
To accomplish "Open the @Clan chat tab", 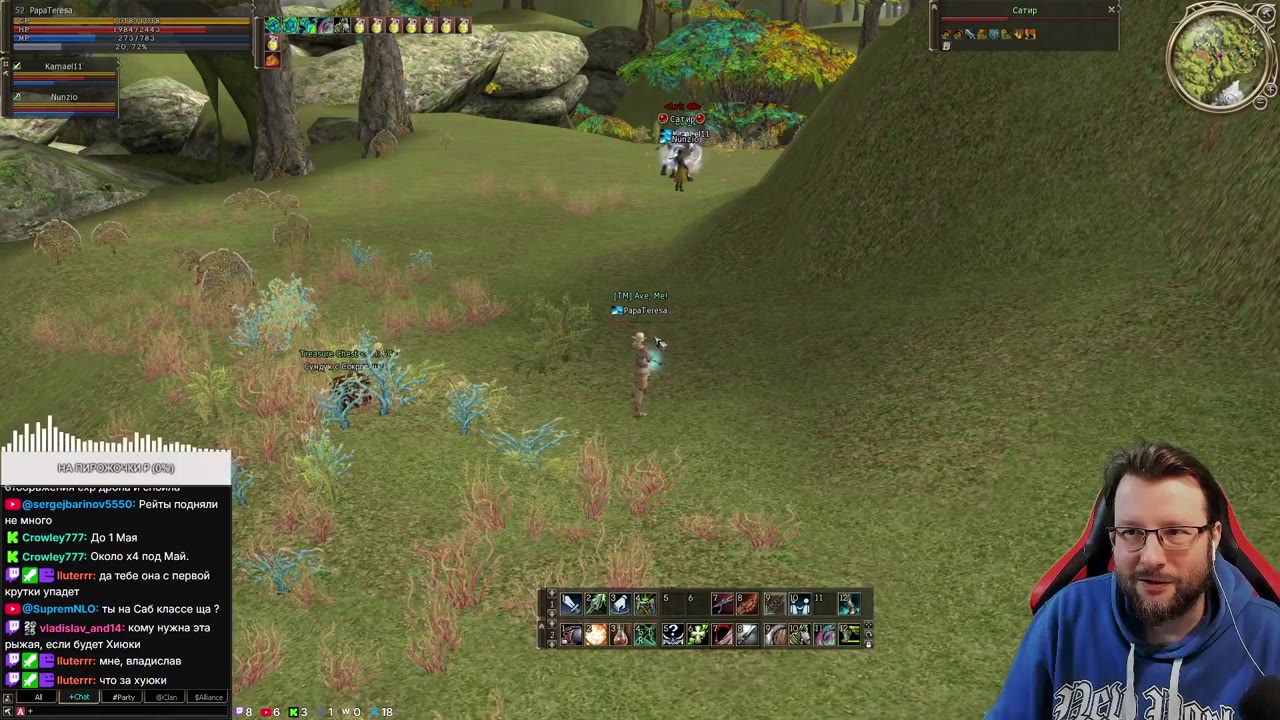I will (166, 697).
